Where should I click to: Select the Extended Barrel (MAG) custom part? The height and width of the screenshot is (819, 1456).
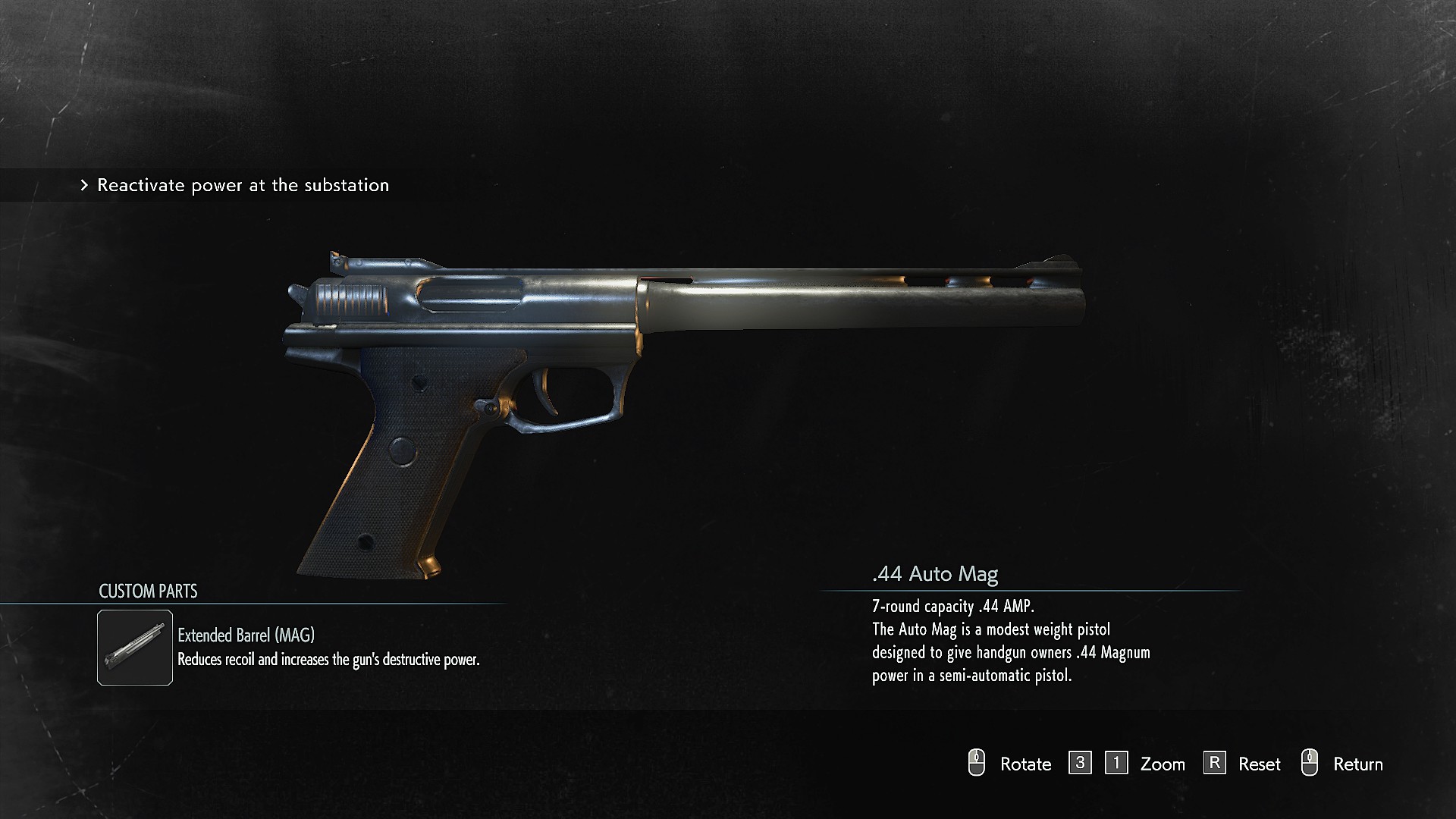click(x=135, y=648)
